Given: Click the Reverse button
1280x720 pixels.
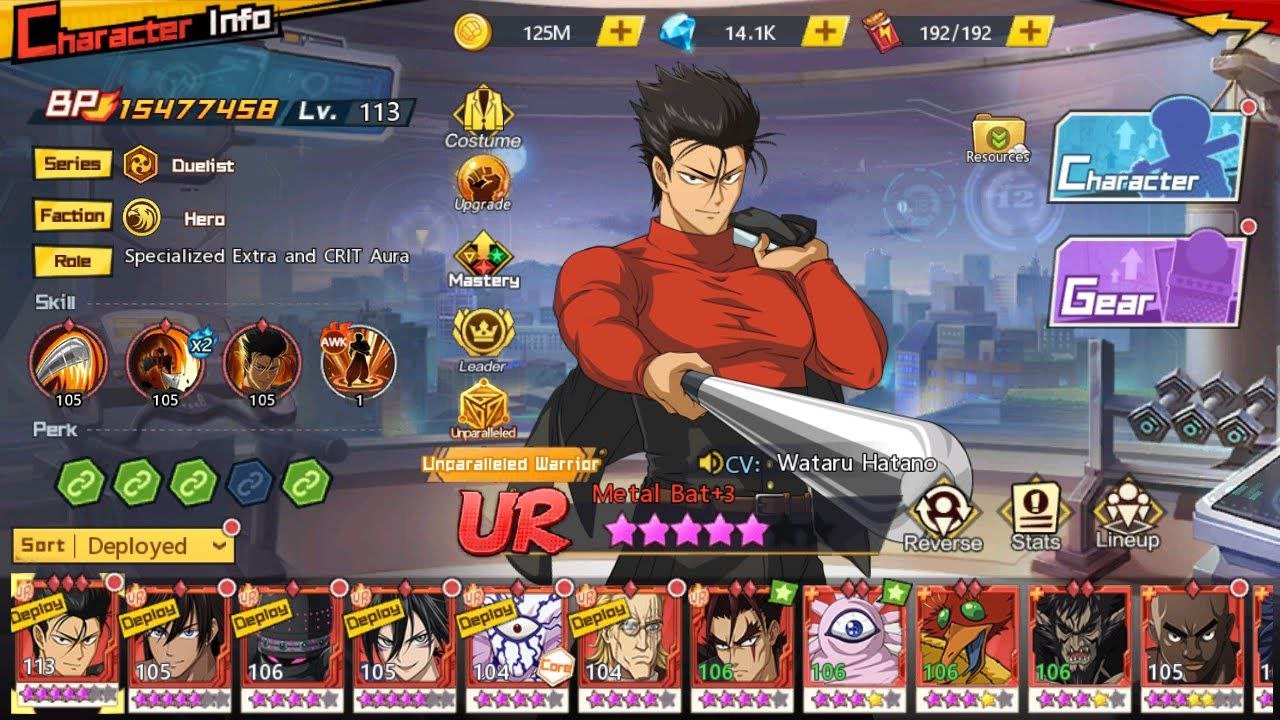Looking at the screenshot, I should [x=942, y=514].
